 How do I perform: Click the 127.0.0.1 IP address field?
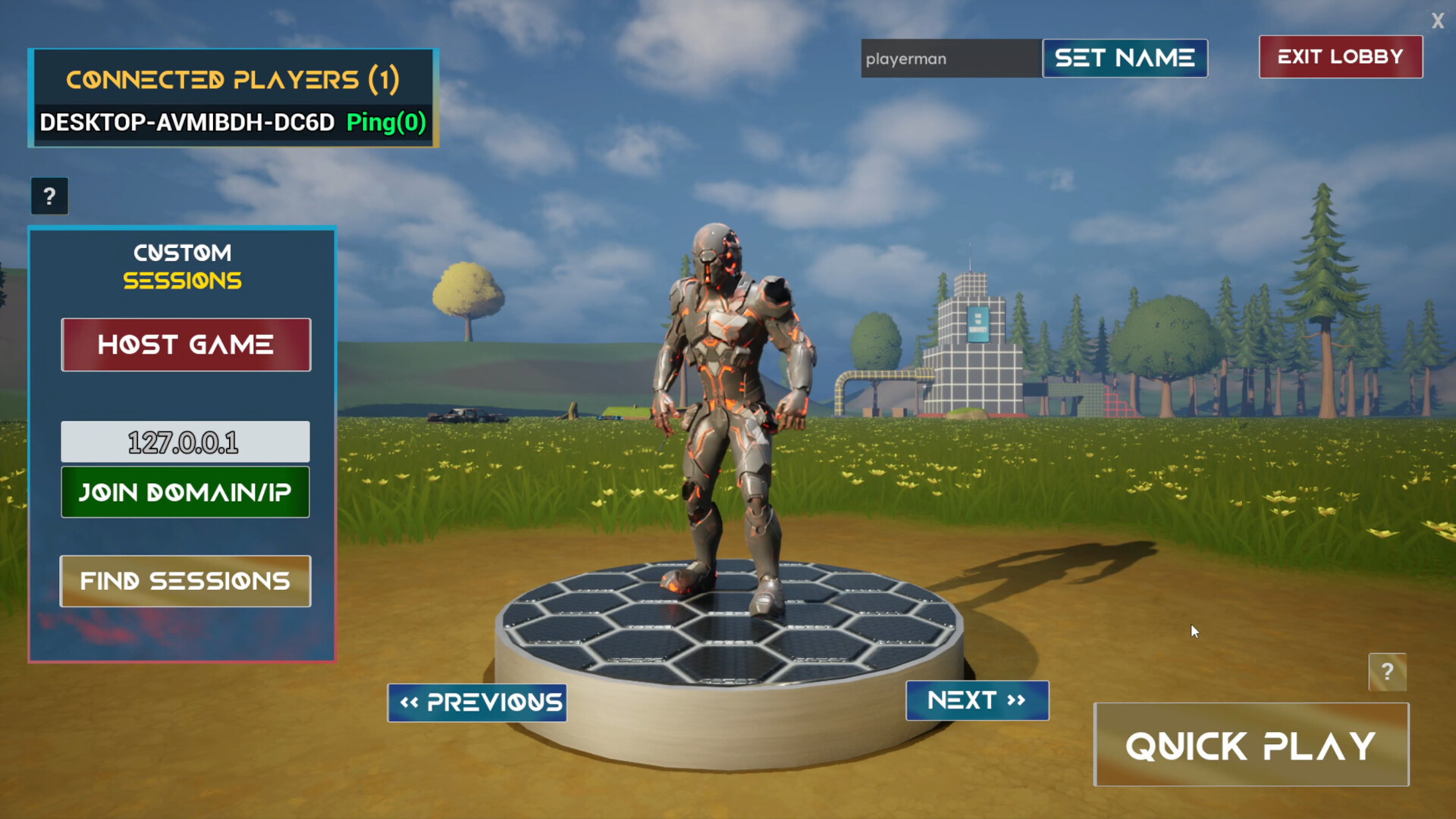(x=185, y=441)
